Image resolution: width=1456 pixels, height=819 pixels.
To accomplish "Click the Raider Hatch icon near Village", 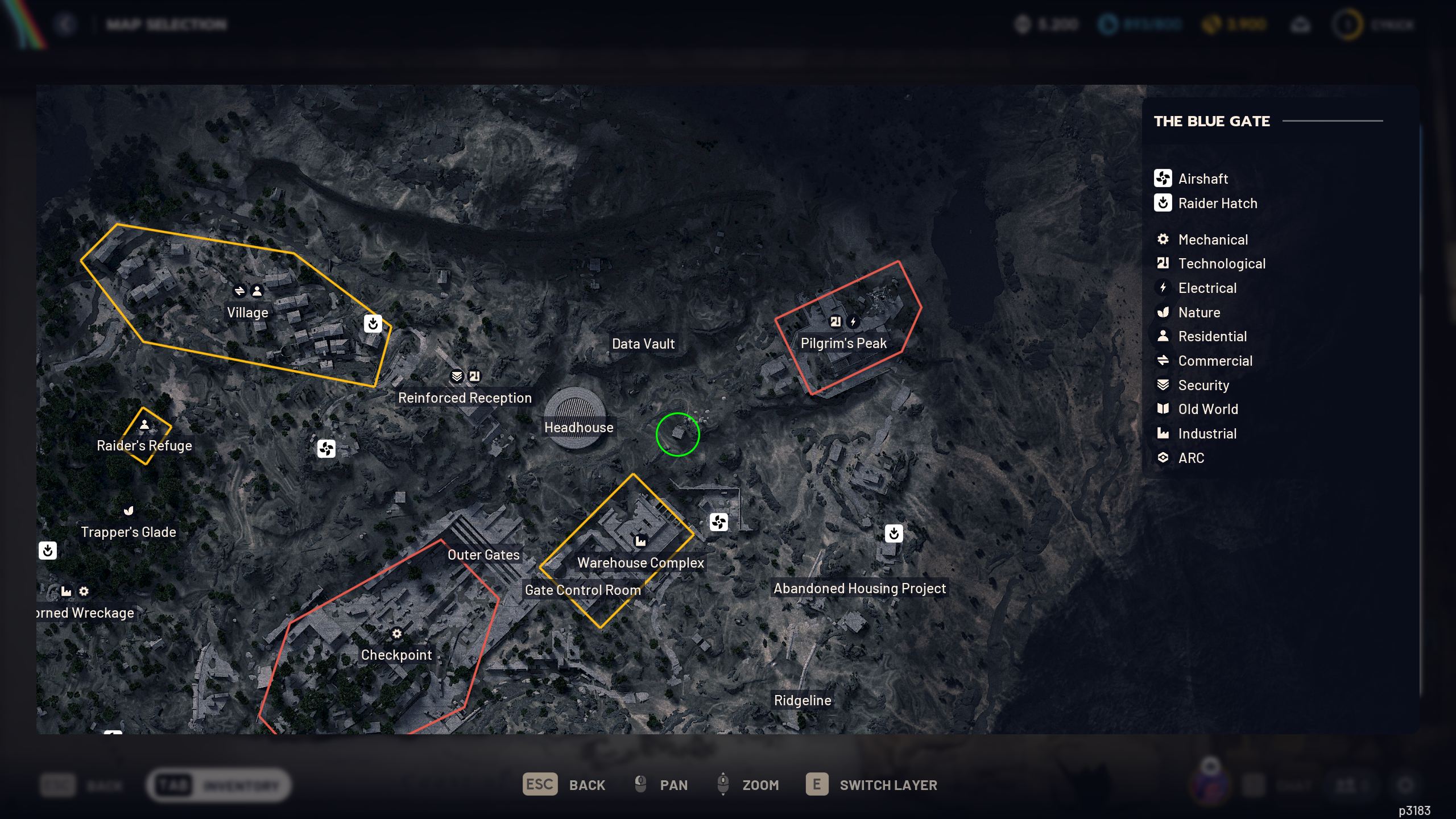I will pyautogui.click(x=373, y=324).
